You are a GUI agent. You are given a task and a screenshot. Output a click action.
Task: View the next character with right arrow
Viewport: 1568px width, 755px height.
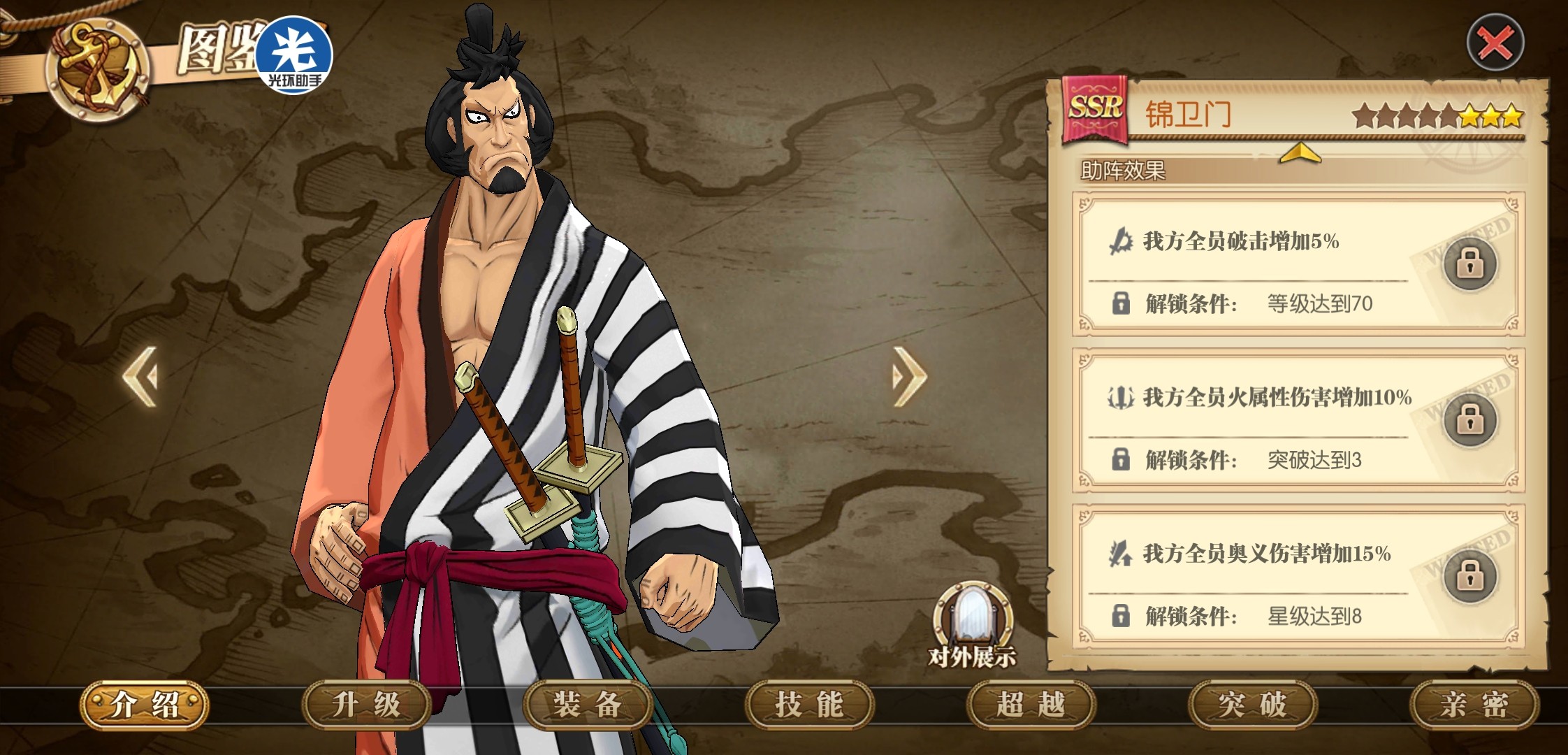click(x=909, y=376)
